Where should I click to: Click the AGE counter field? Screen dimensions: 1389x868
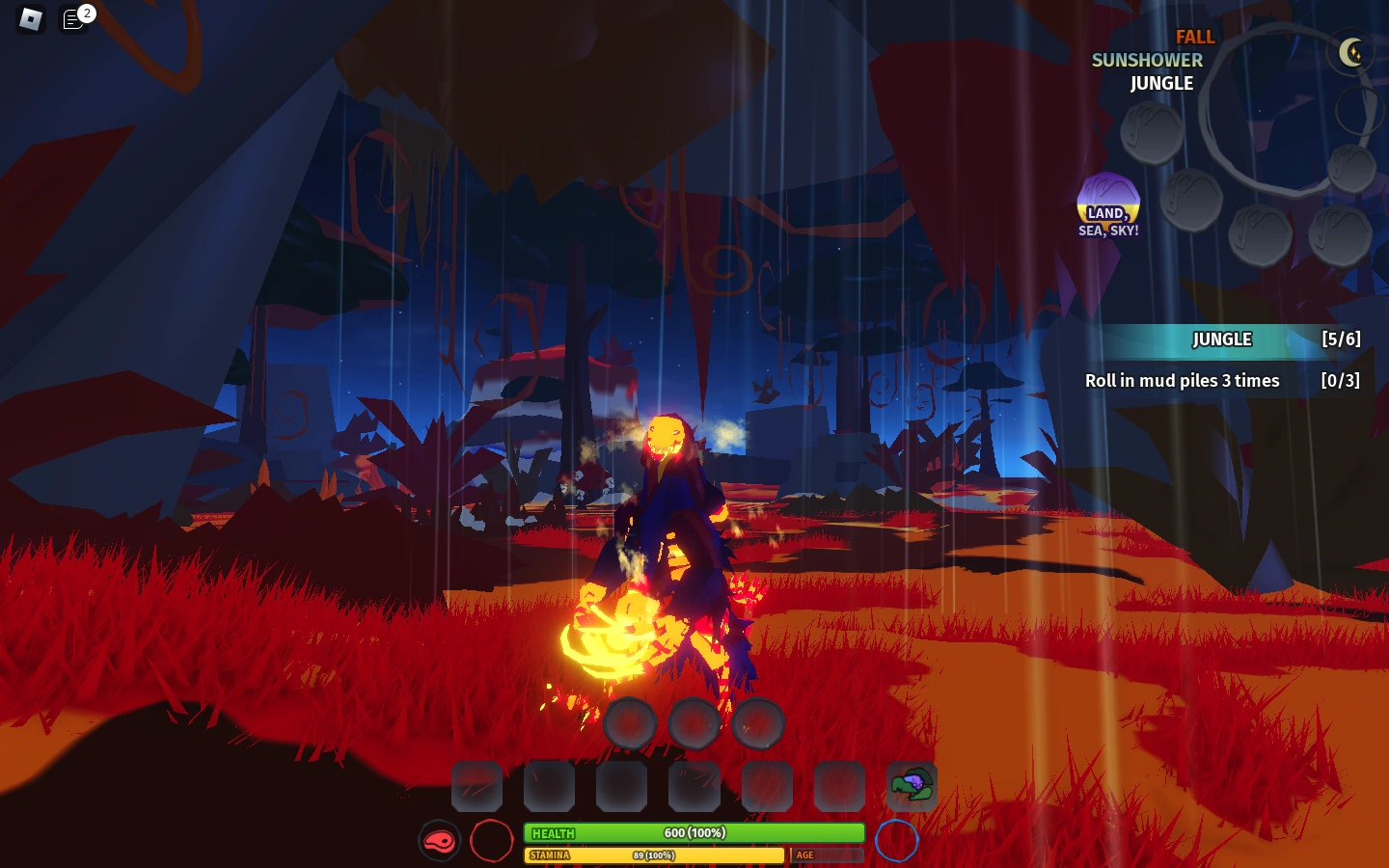(827, 854)
